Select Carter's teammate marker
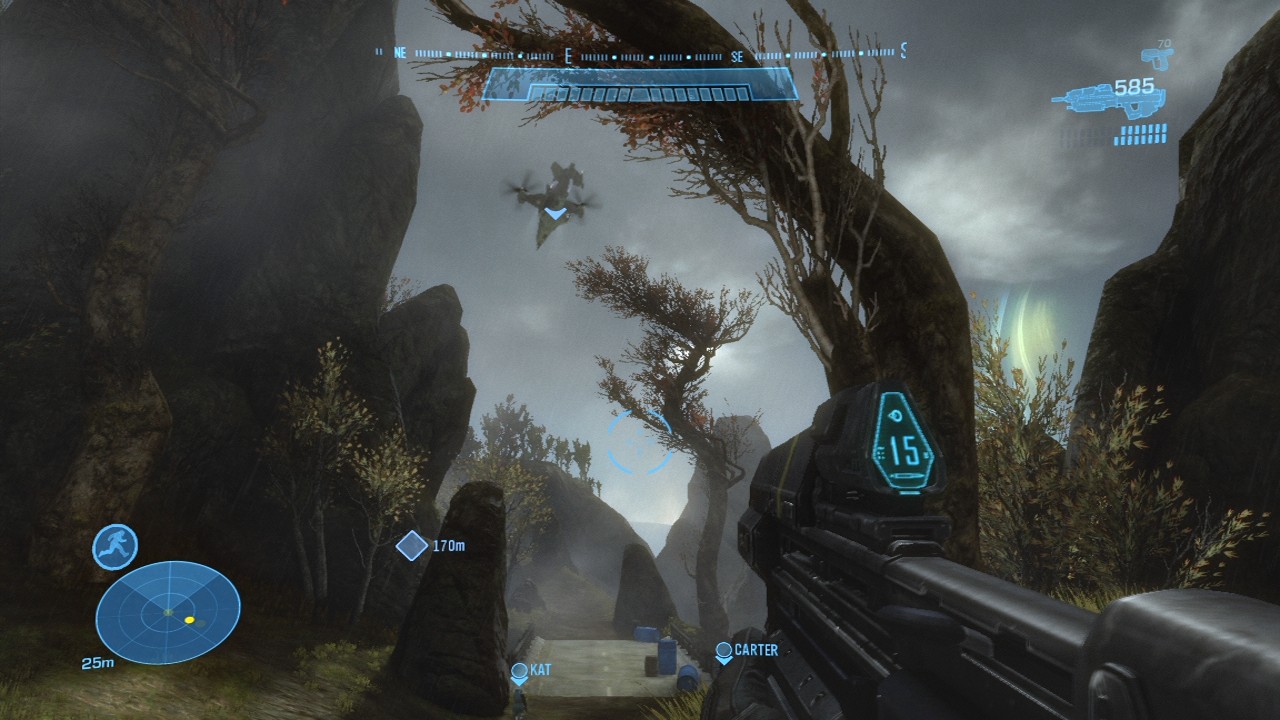Screen dimensions: 1280x720 [724, 651]
